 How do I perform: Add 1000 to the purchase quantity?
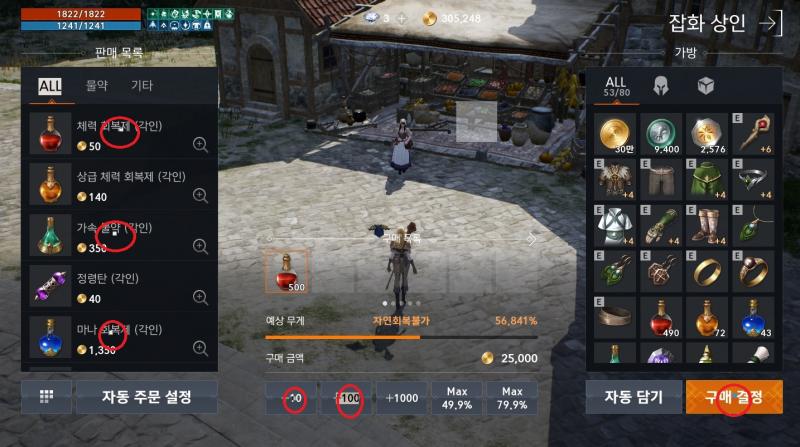click(402, 397)
